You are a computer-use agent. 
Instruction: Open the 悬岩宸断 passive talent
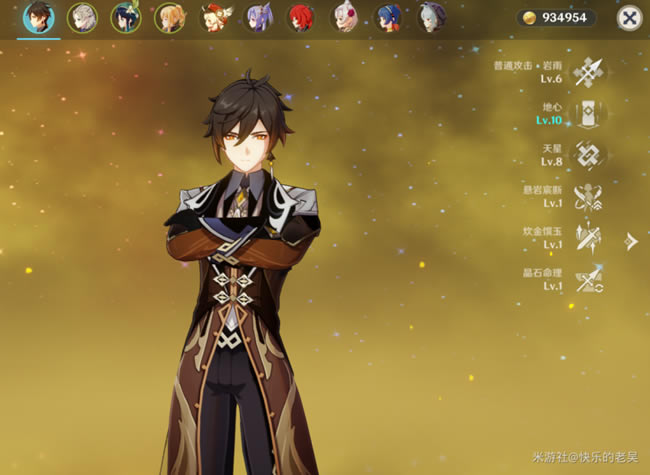[x=589, y=196]
